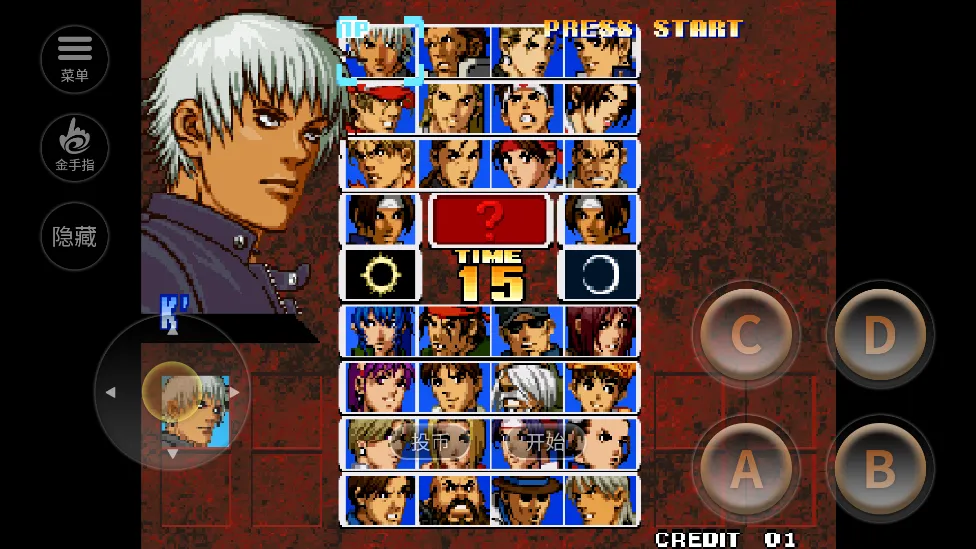This screenshot has height=549, width=976.
Task: Tap the virtual D button
Action: pos(879,335)
